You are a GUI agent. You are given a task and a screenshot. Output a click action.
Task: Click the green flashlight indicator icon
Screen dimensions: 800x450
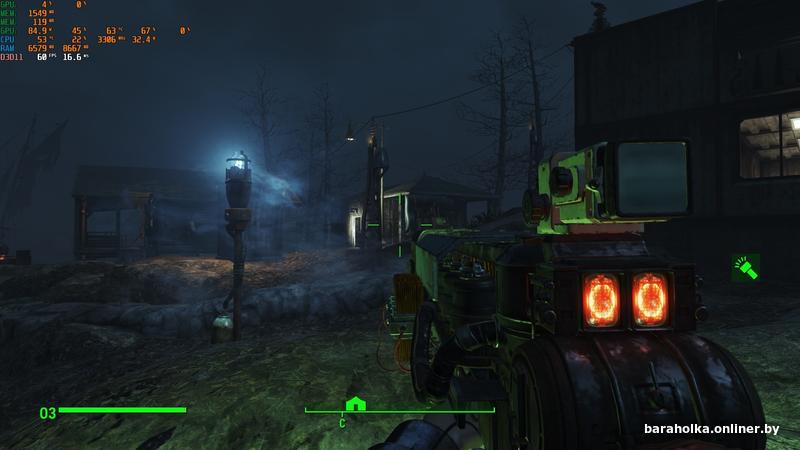746,267
